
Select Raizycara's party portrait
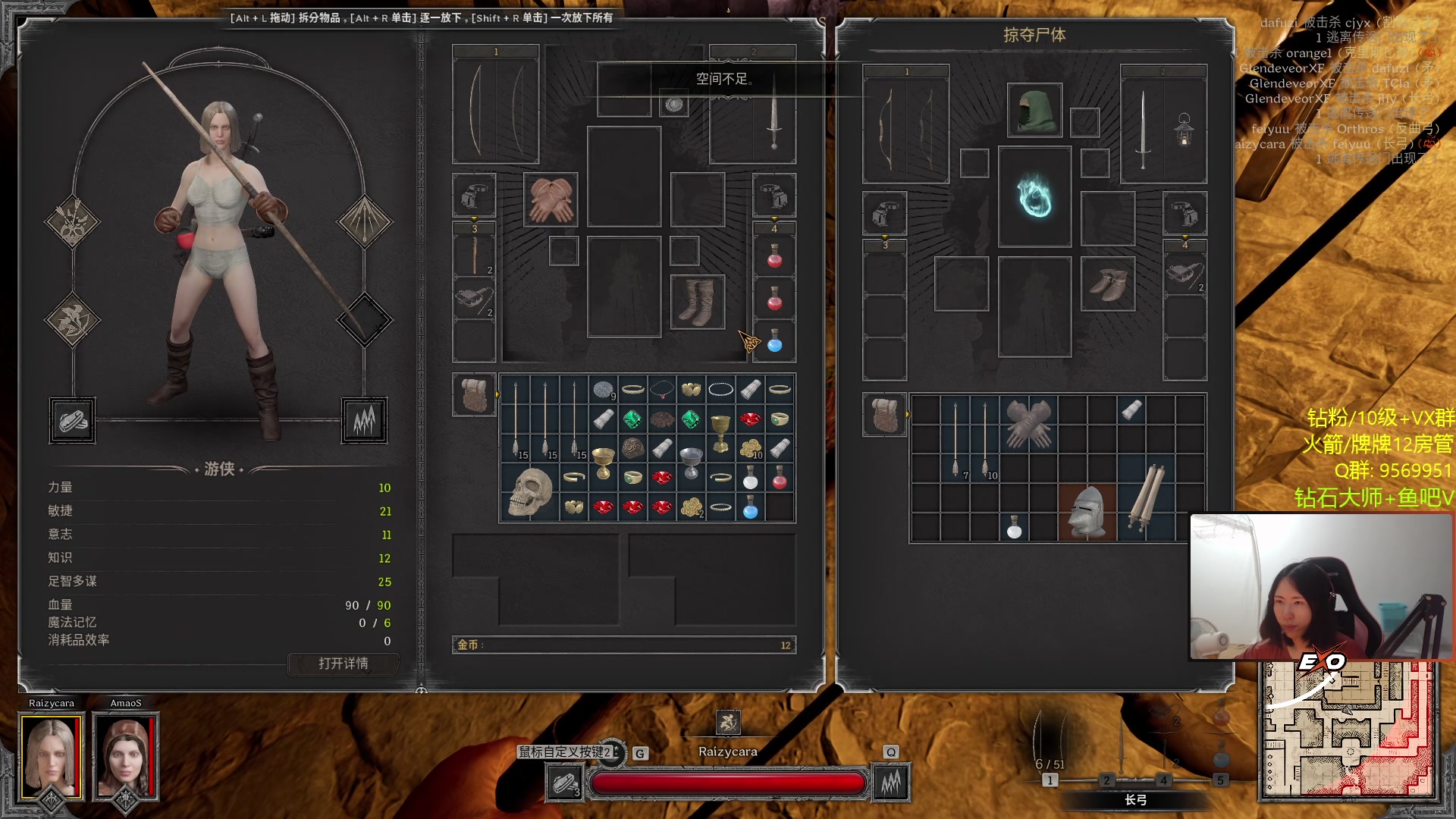tap(52, 758)
